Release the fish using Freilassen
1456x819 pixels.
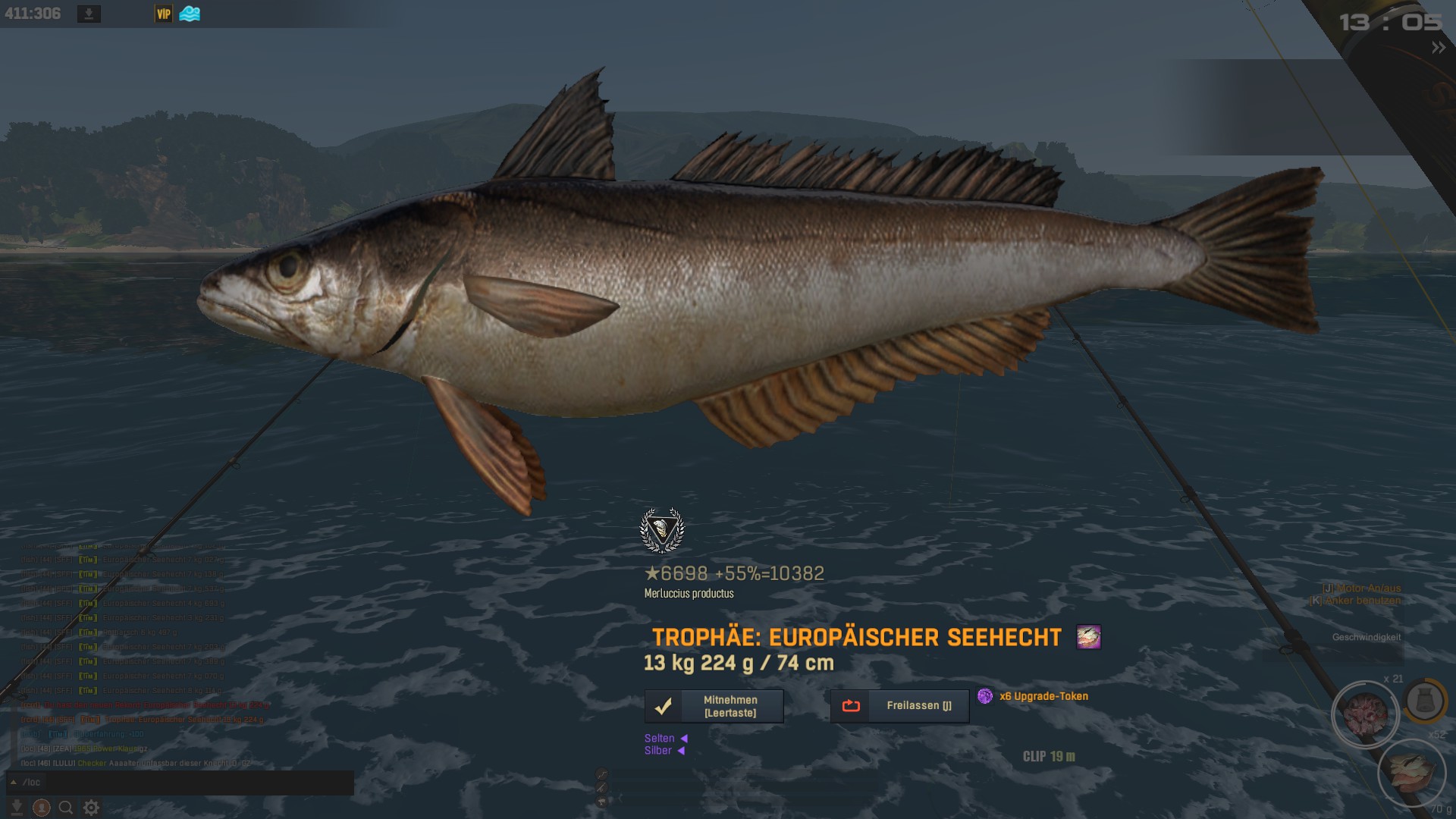pyautogui.click(x=899, y=706)
